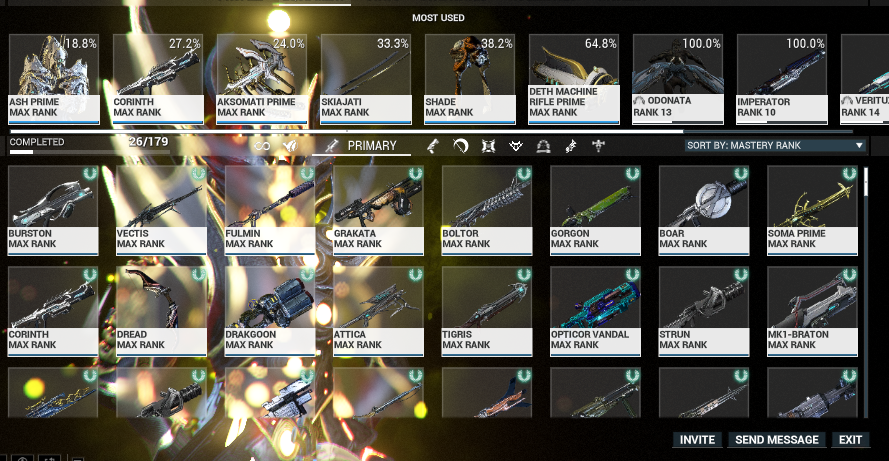Open the Sort By Mastery Rank dropdown
This screenshot has width=889, height=461.
(774, 145)
